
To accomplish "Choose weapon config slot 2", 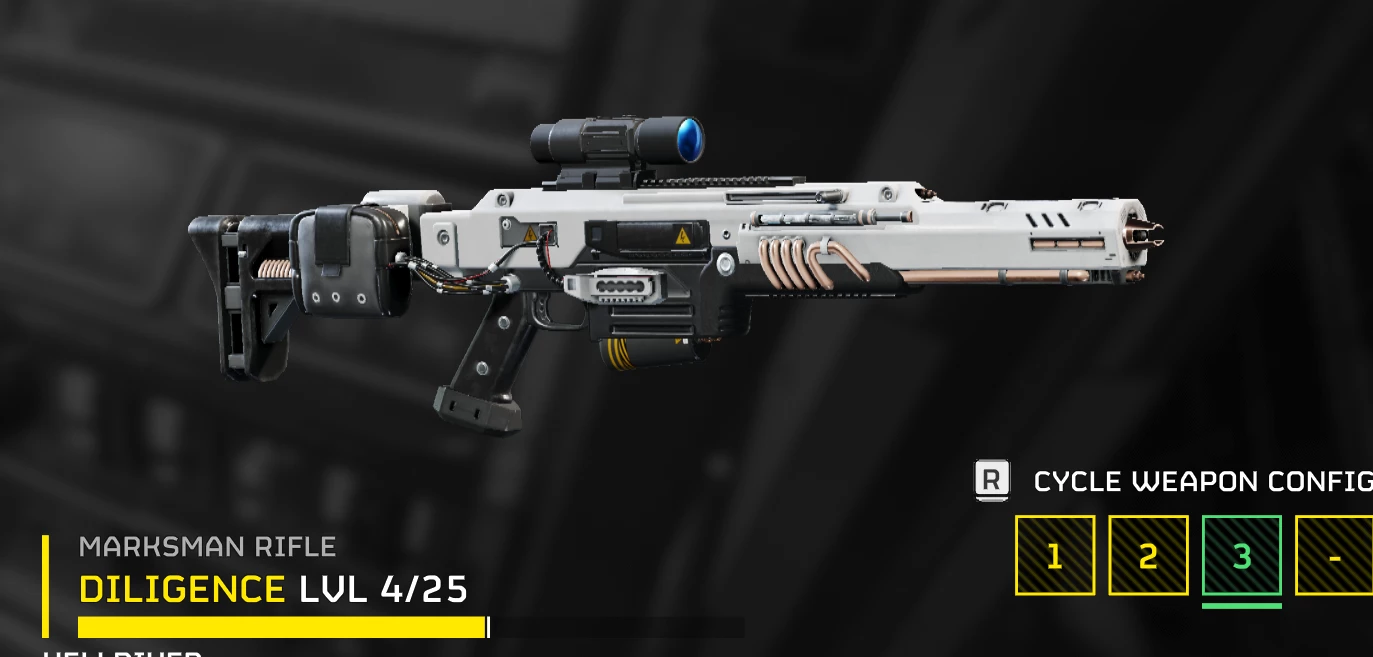I will pyautogui.click(x=1148, y=555).
